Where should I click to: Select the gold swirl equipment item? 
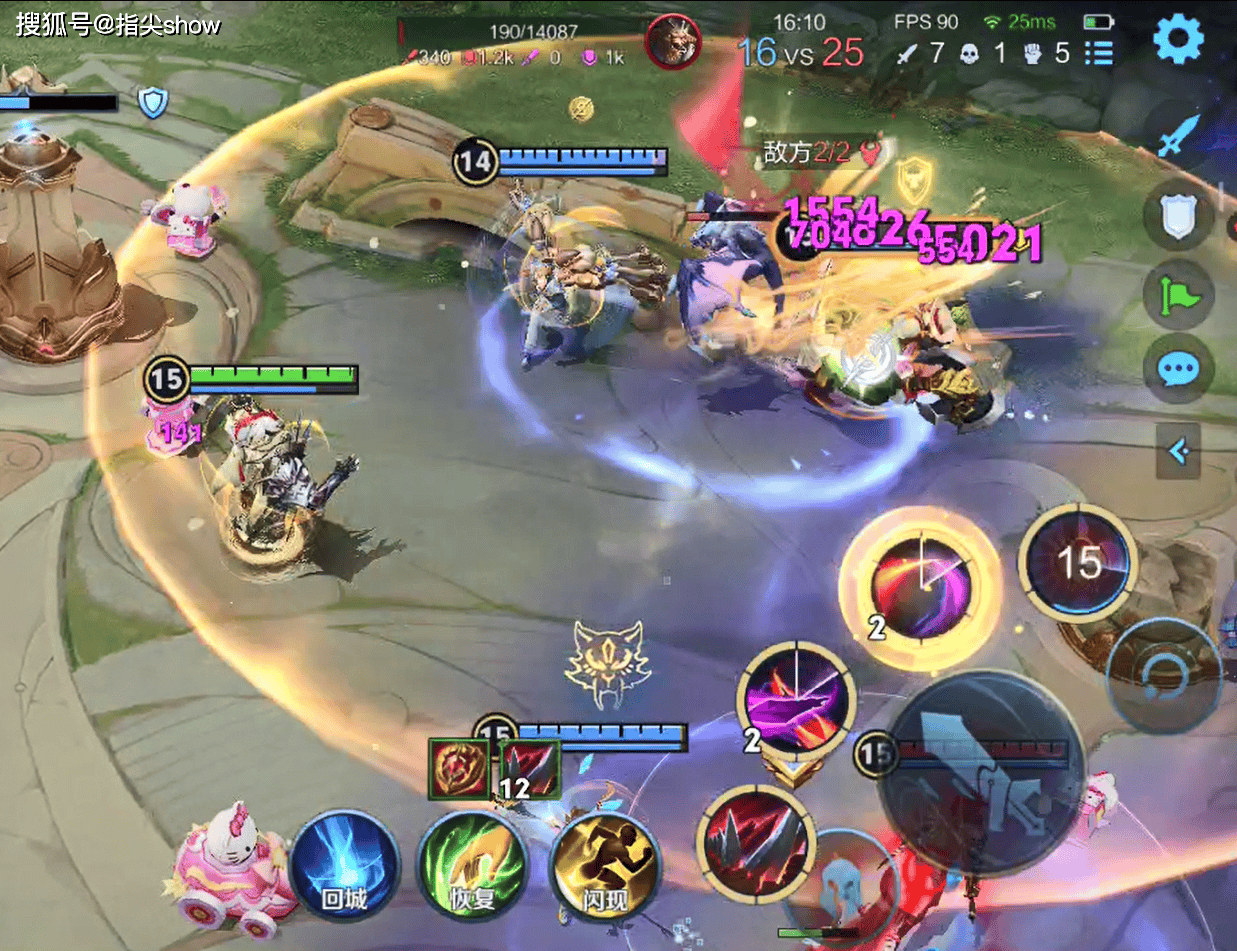click(460, 770)
